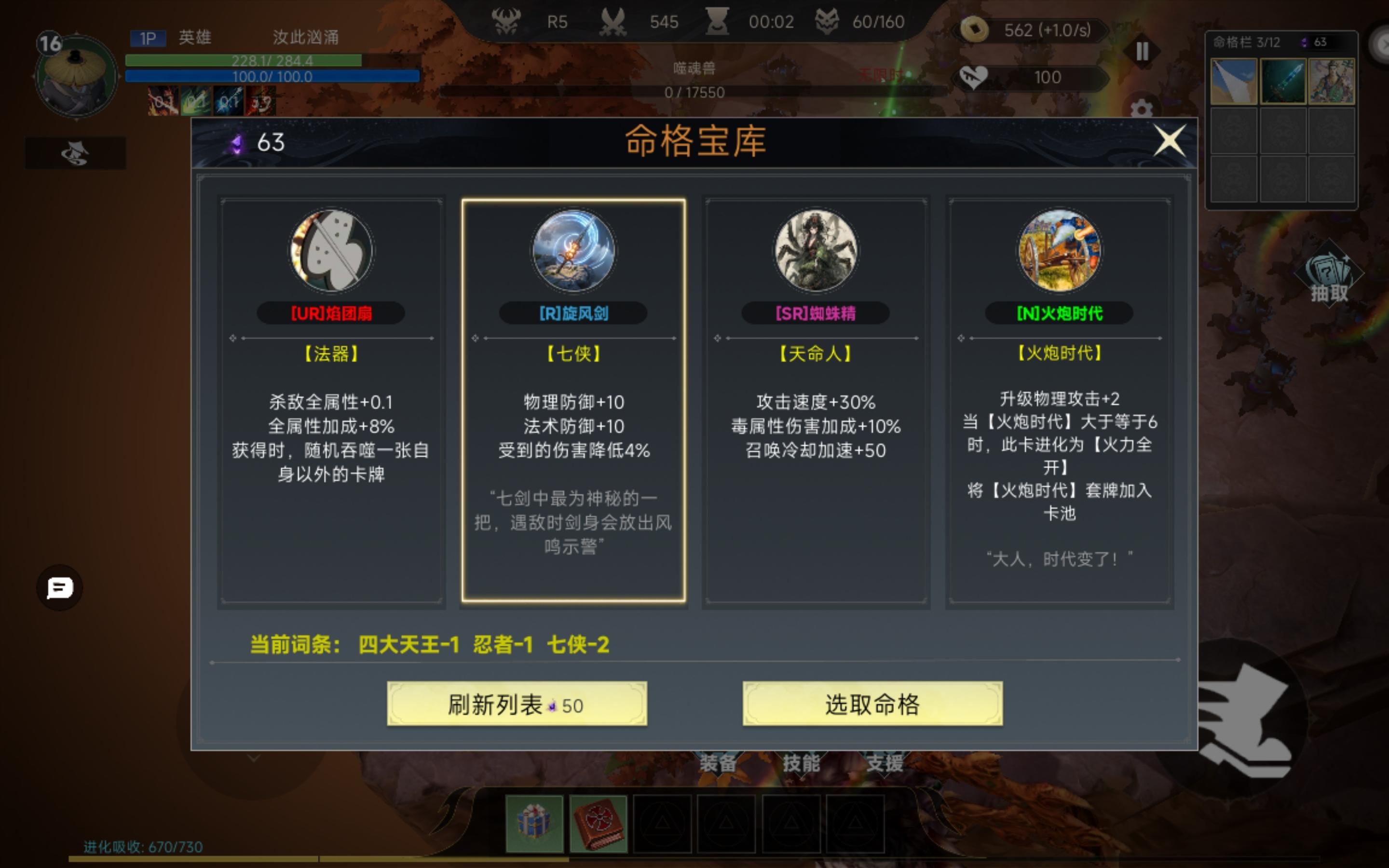Click the coin currency icon

(975, 30)
